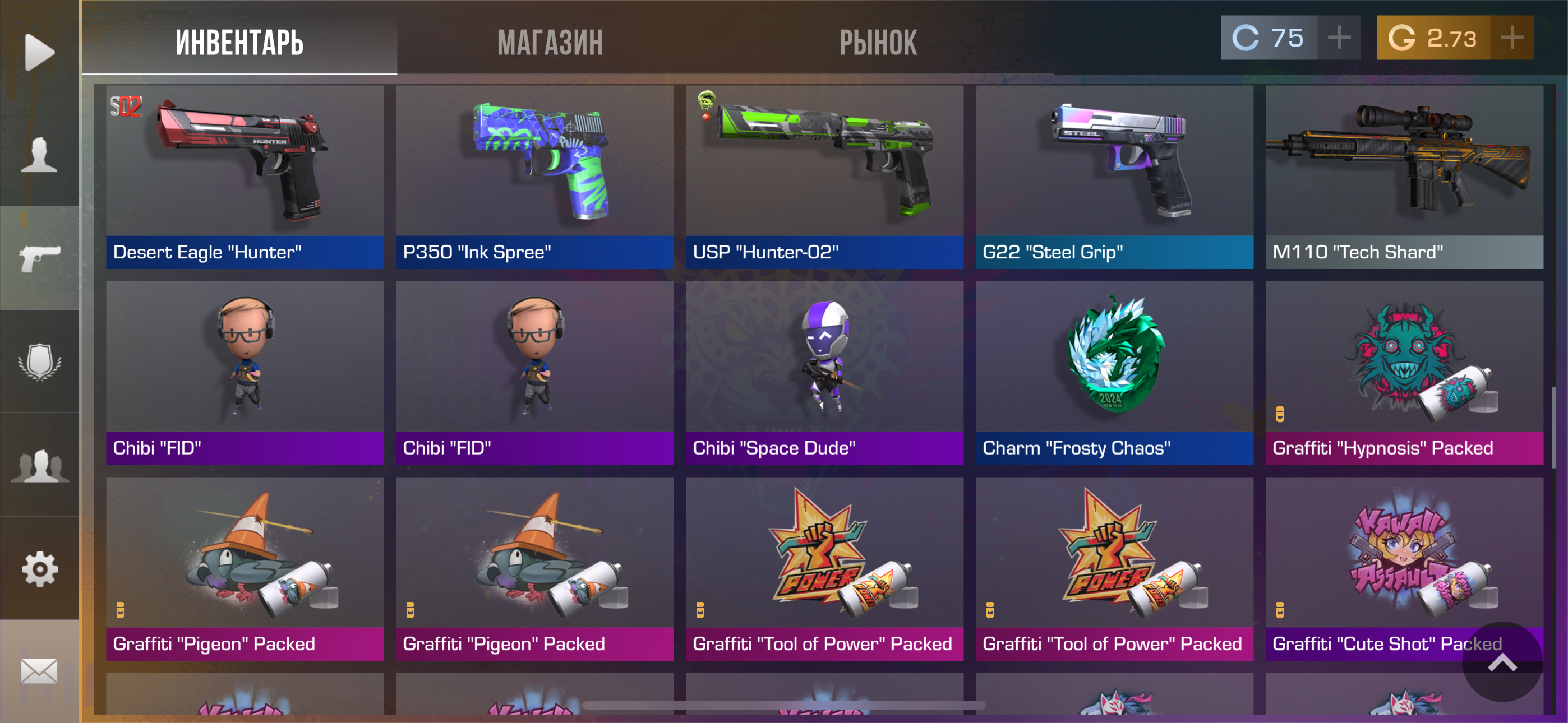Open the friends group icon
The image size is (1568, 723).
tap(40, 466)
